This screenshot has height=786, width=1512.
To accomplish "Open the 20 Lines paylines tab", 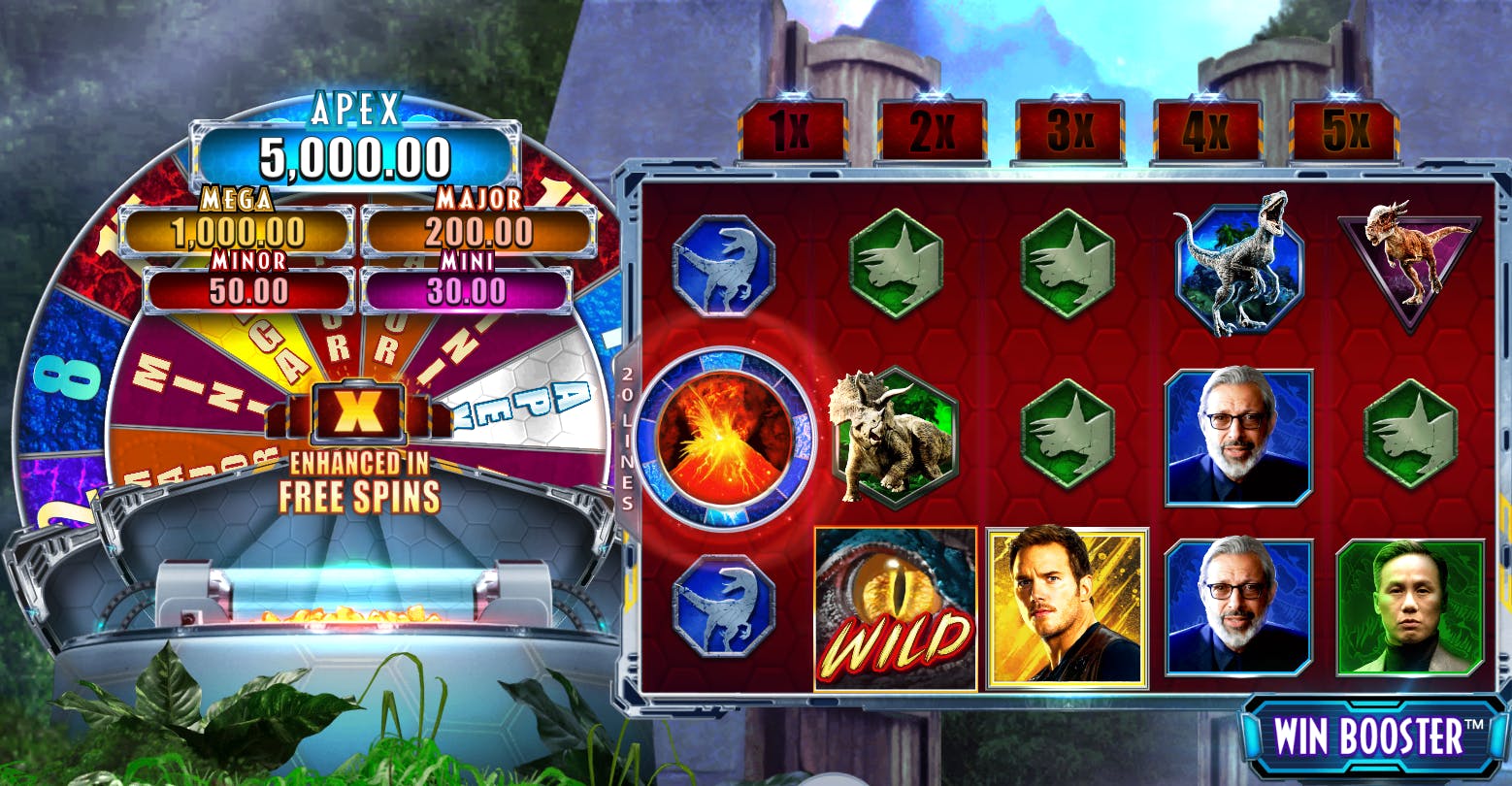I will (627, 439).
